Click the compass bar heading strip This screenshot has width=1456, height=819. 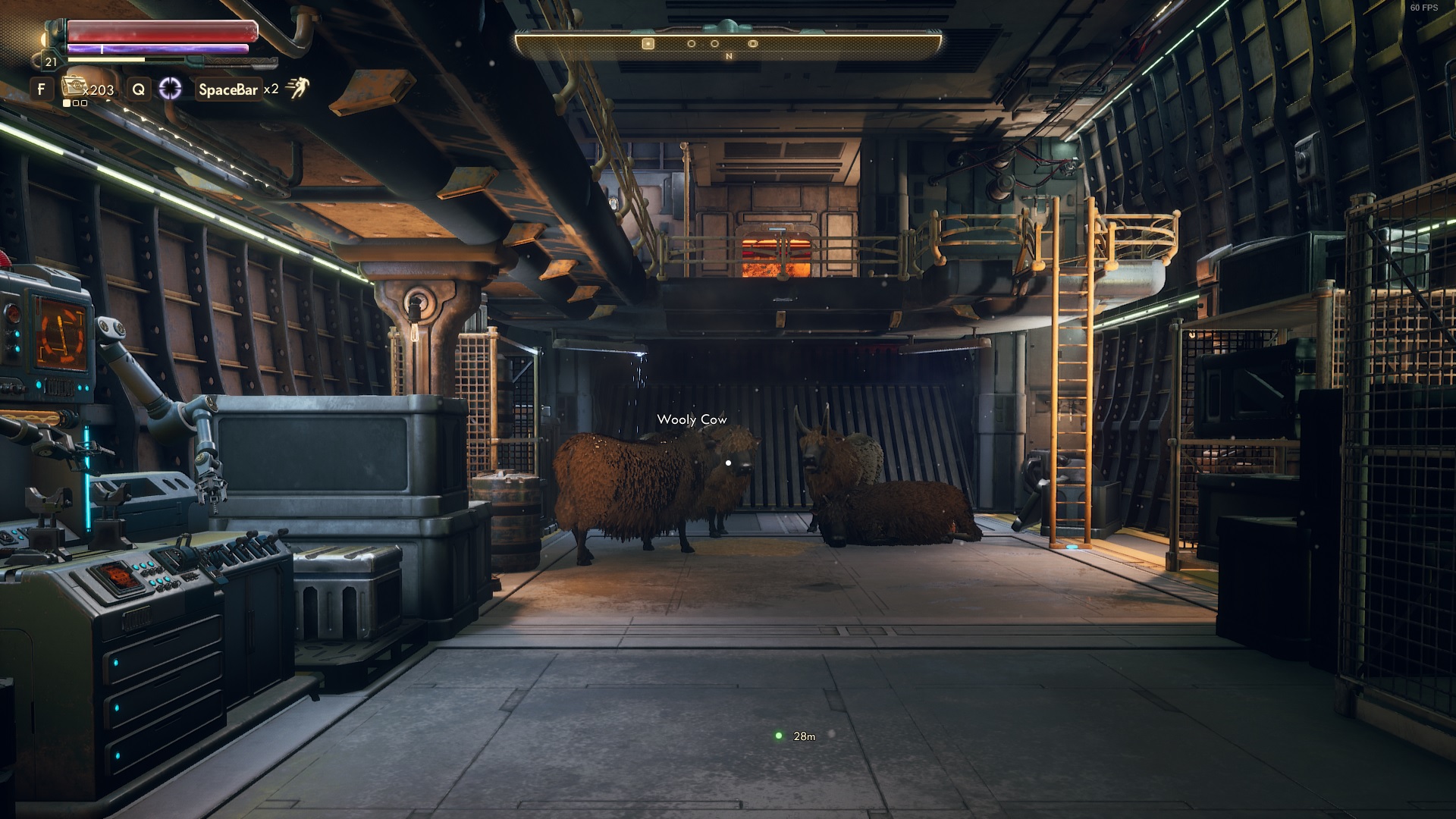pos(728,44)
